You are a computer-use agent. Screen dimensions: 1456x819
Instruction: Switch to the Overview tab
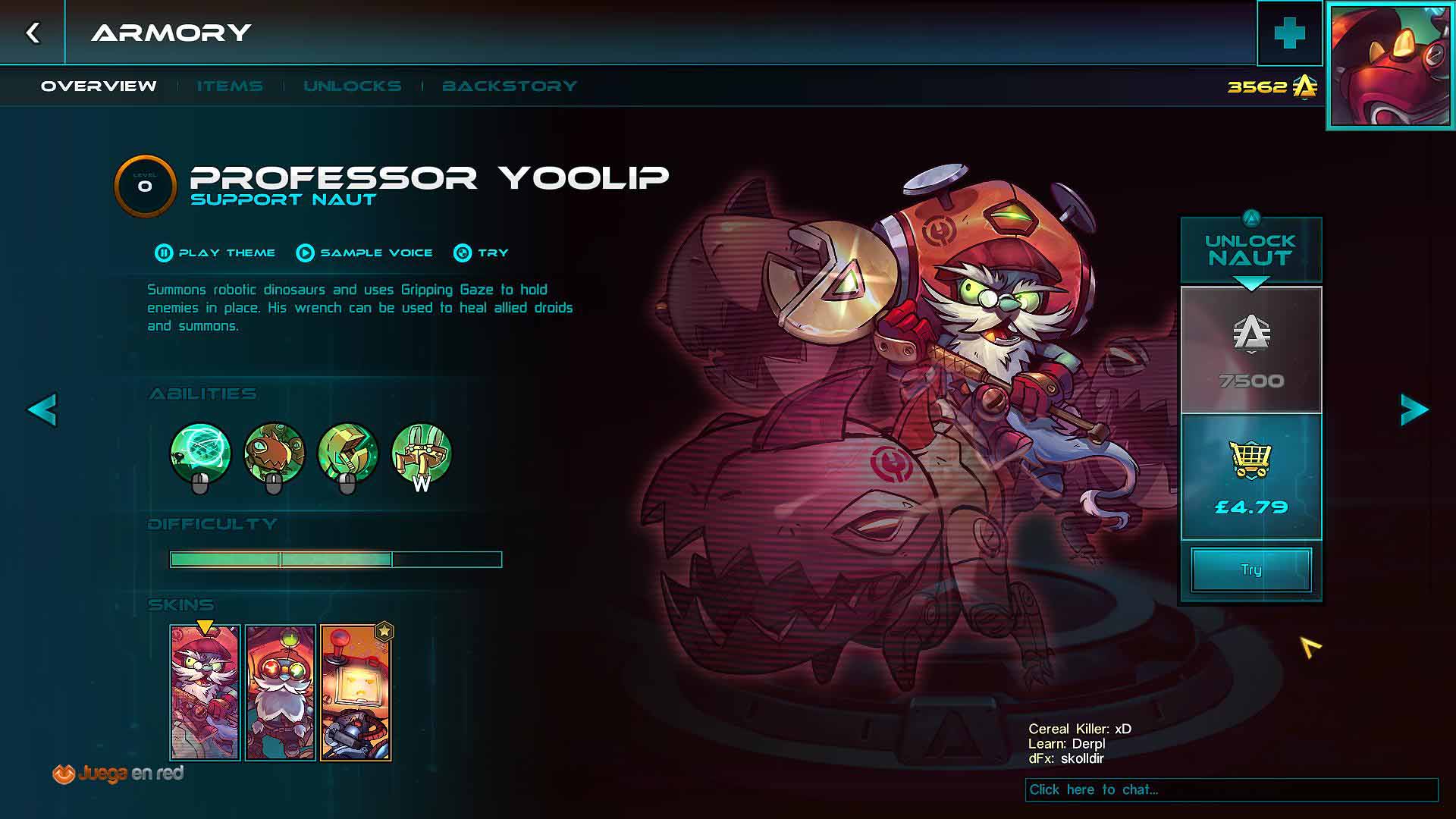click(99, 86)
